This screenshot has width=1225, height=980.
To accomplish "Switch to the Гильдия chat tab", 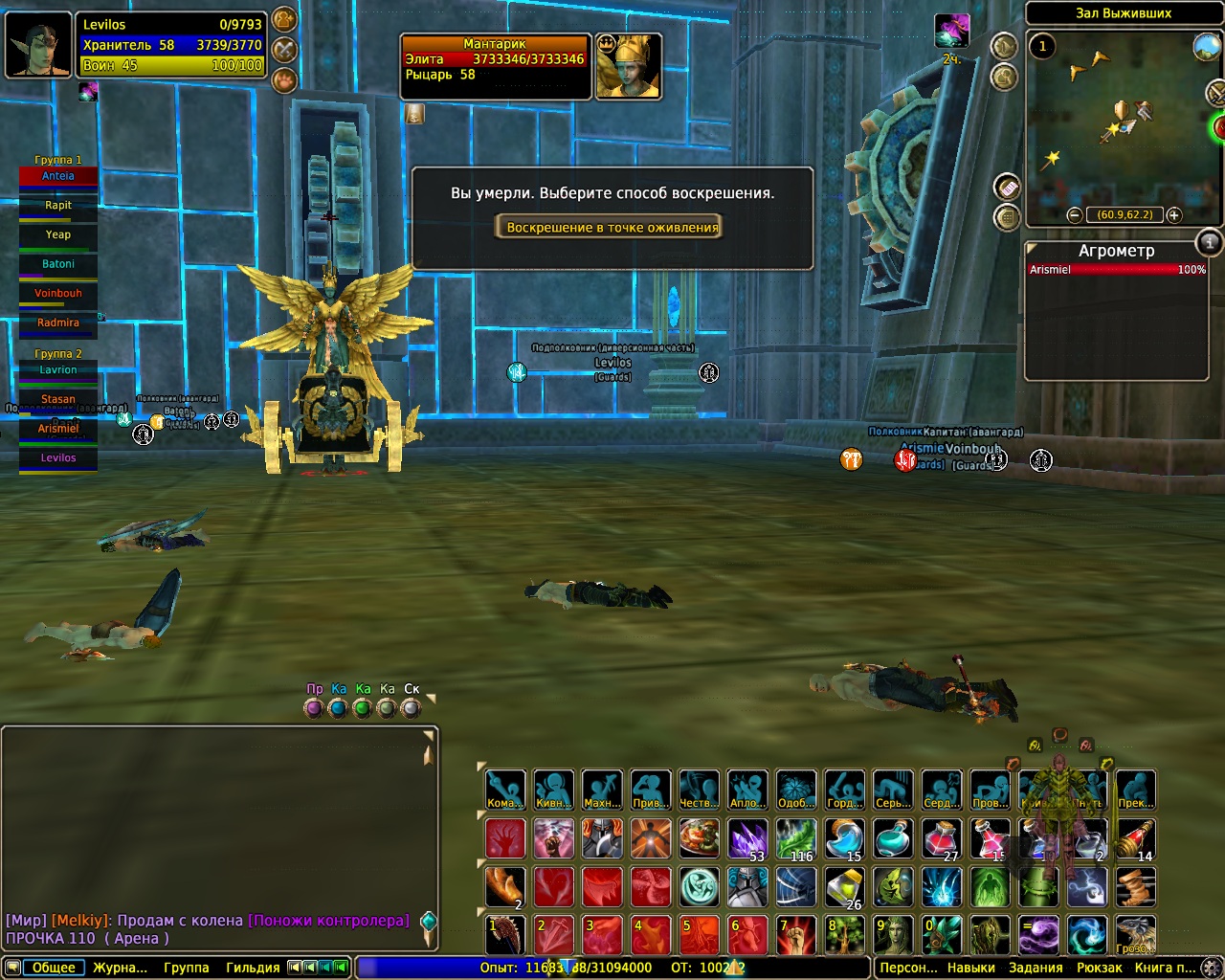I will point(253,968).
